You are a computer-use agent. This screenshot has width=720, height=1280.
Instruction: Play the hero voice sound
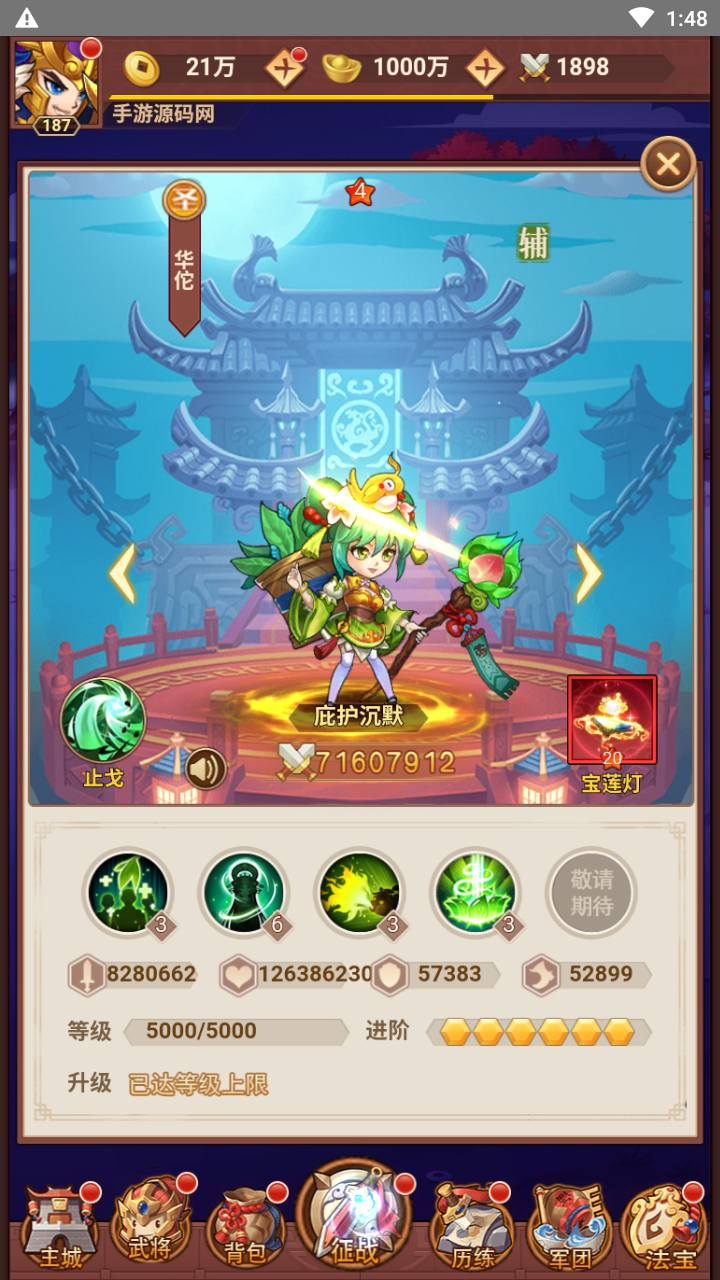pyautogui.click(x=205, y=768)
